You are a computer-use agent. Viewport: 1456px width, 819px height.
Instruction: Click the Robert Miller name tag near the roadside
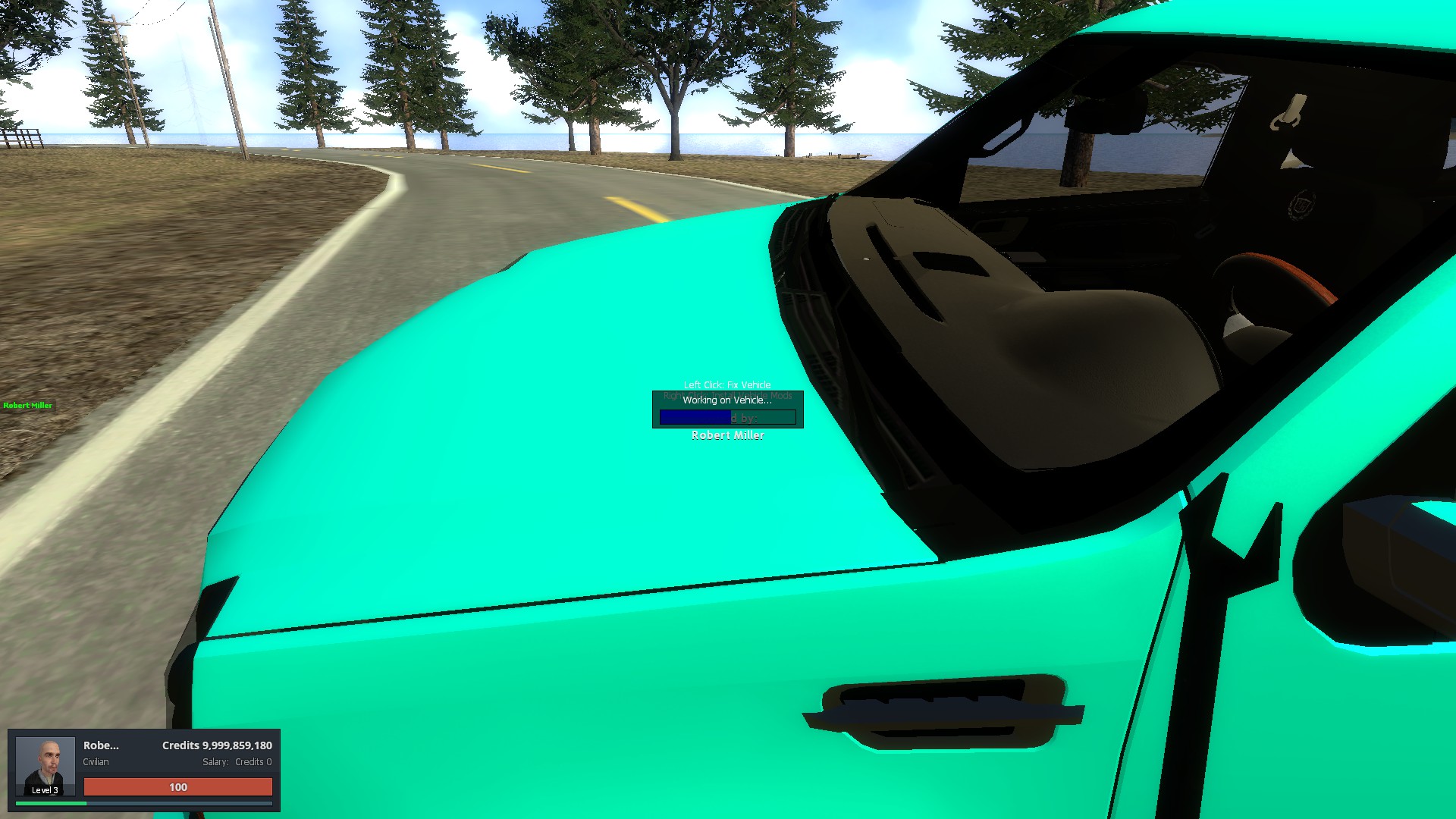(27, 405)
